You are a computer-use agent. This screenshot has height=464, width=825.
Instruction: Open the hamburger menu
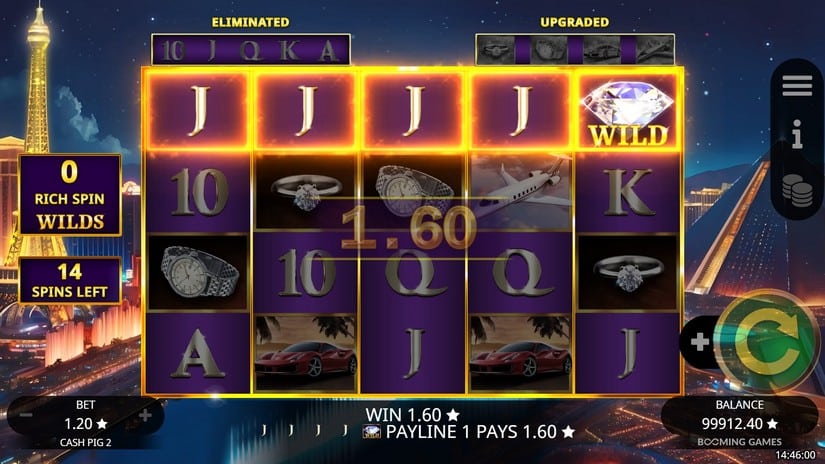click(797, 86)
